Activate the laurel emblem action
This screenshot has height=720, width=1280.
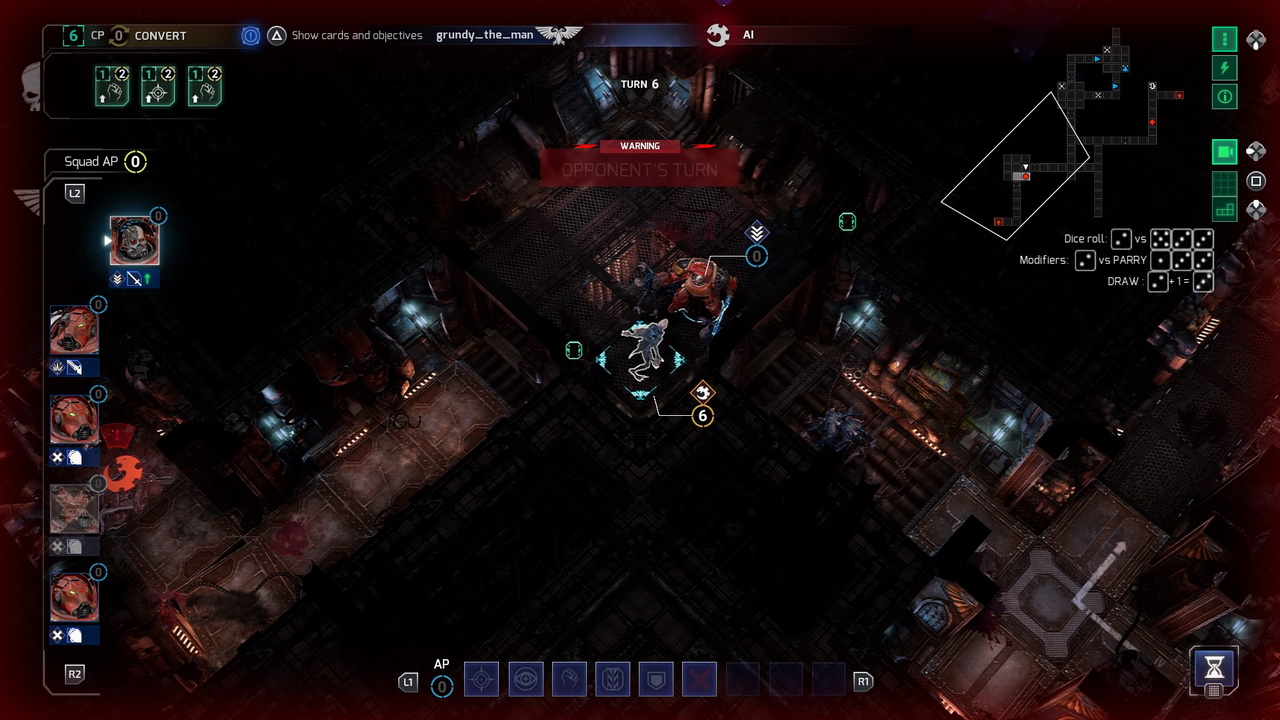[612, 680]
